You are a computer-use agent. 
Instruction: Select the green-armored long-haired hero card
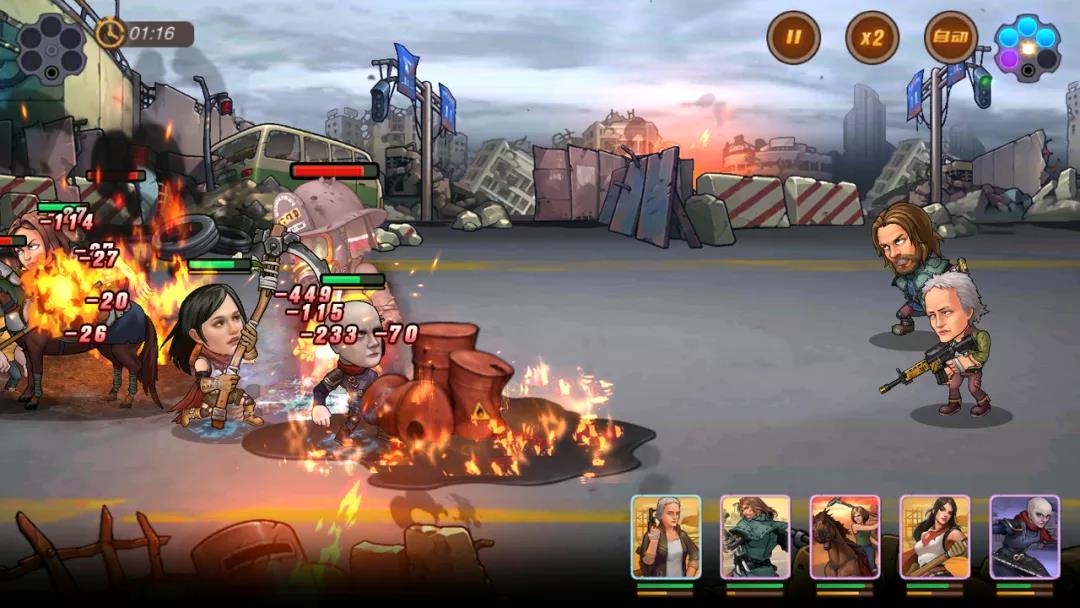click(x=755, y=537)
